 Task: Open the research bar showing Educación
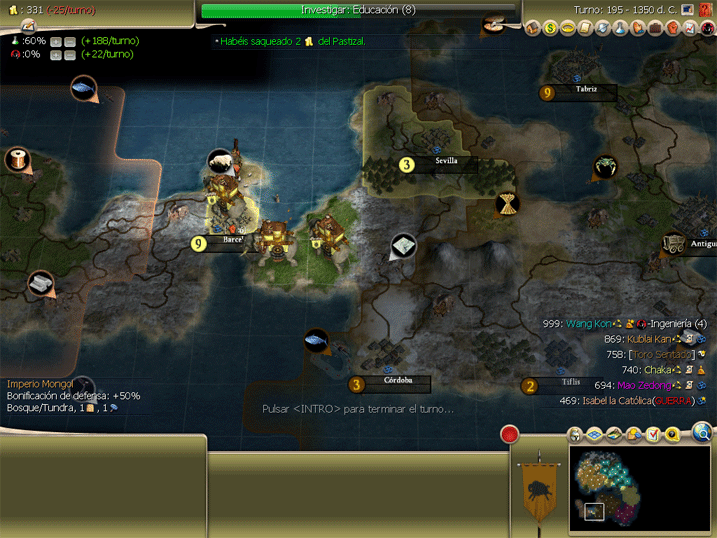tap(358, 10)
